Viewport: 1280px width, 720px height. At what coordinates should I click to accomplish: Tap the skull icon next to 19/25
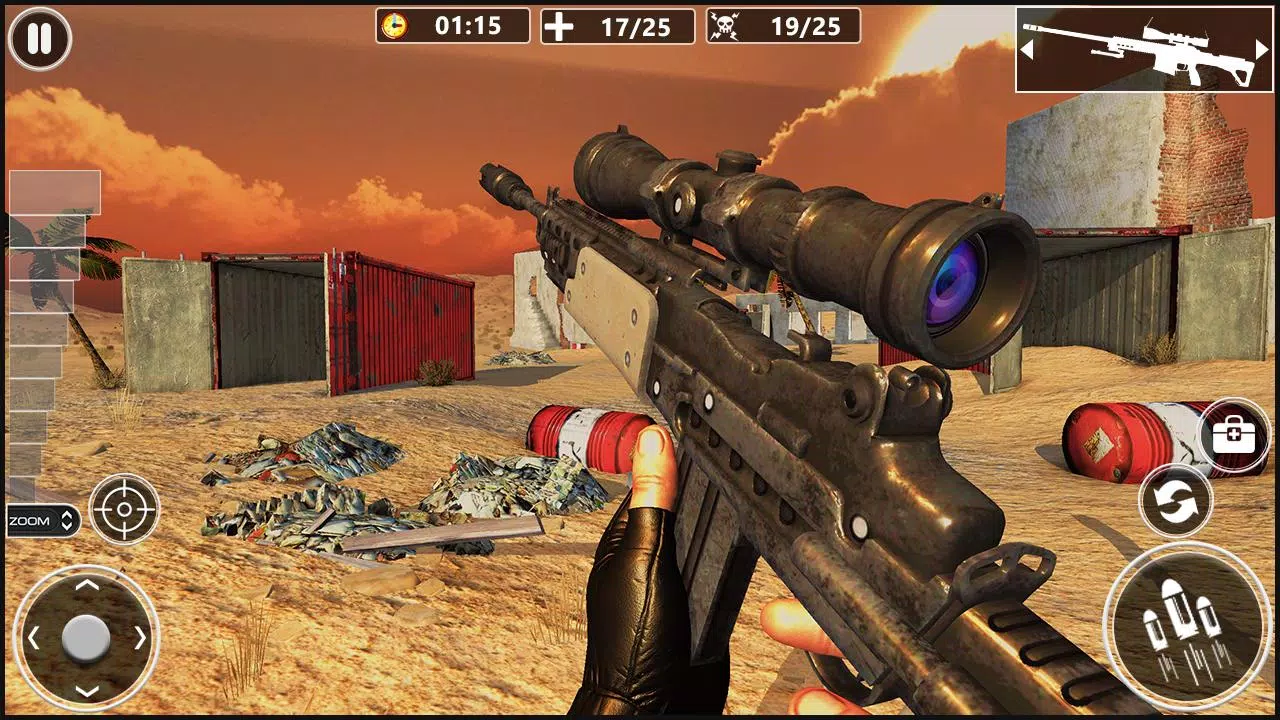pyautogui.click(x=726, y=26)
